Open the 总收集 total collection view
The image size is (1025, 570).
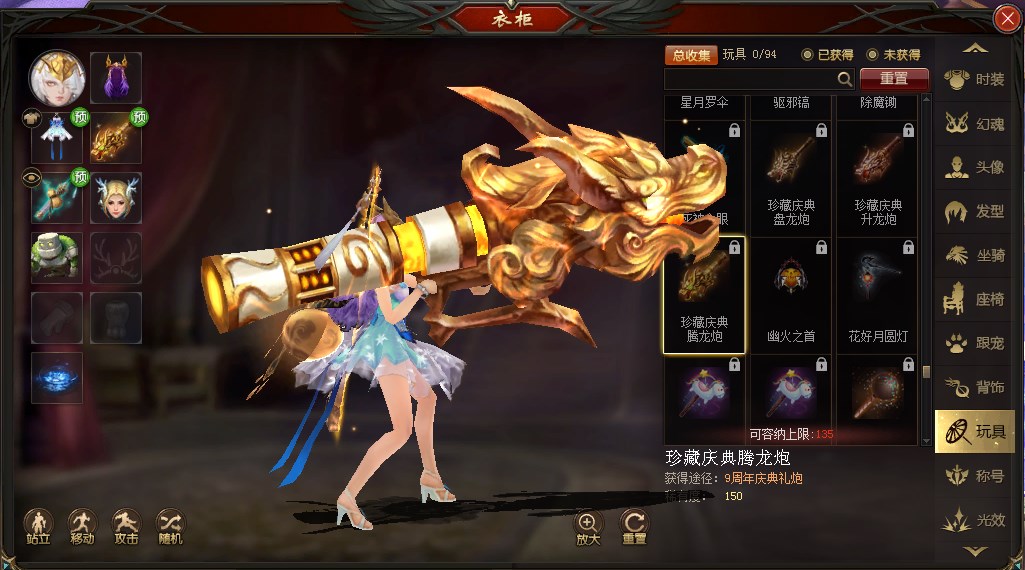[x=691, y=55]
